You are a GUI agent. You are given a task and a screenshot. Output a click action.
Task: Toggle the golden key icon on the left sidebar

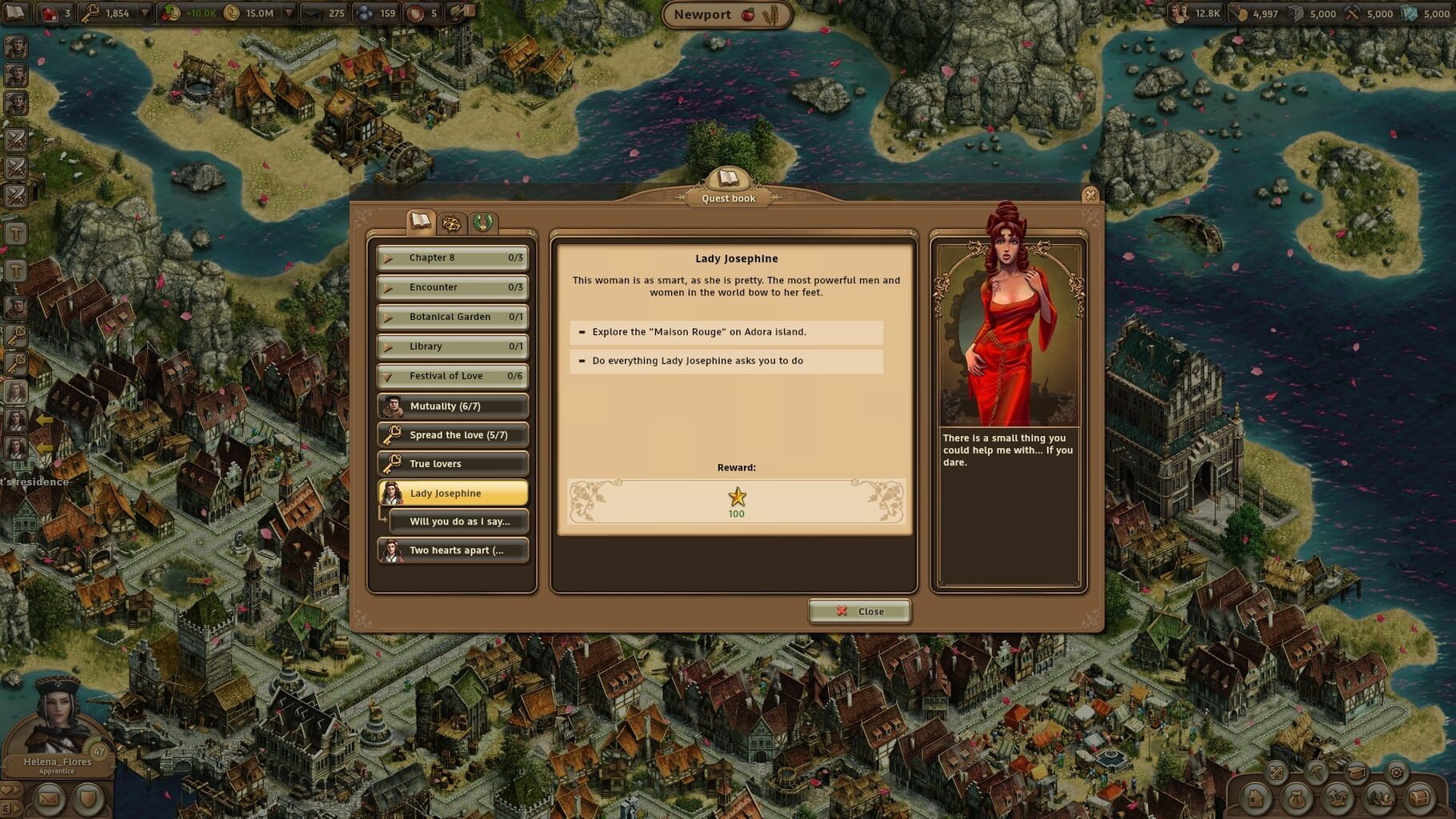click(x=14, y=334)
